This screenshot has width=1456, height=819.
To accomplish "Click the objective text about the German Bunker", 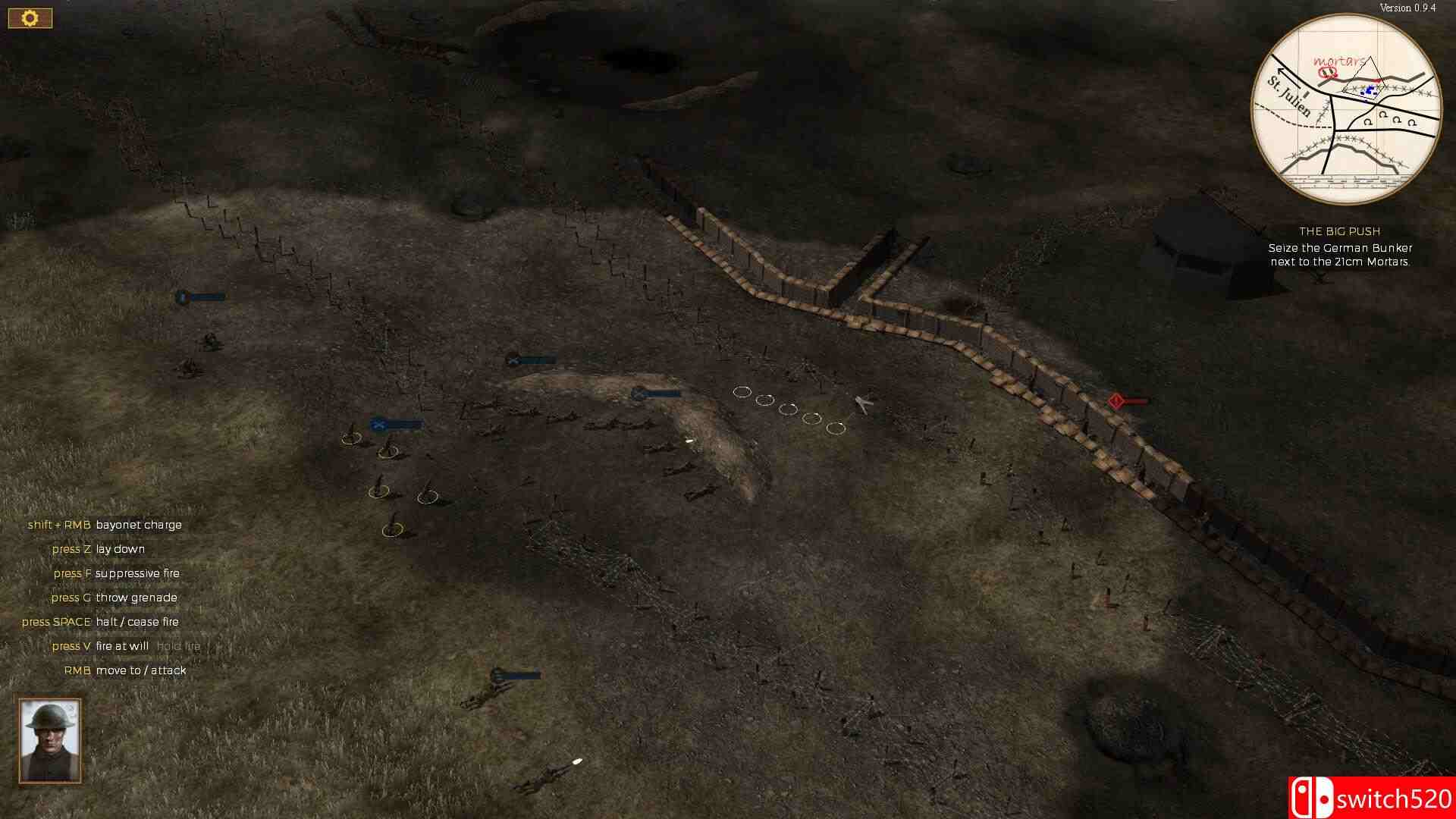I will [1341, 254].
